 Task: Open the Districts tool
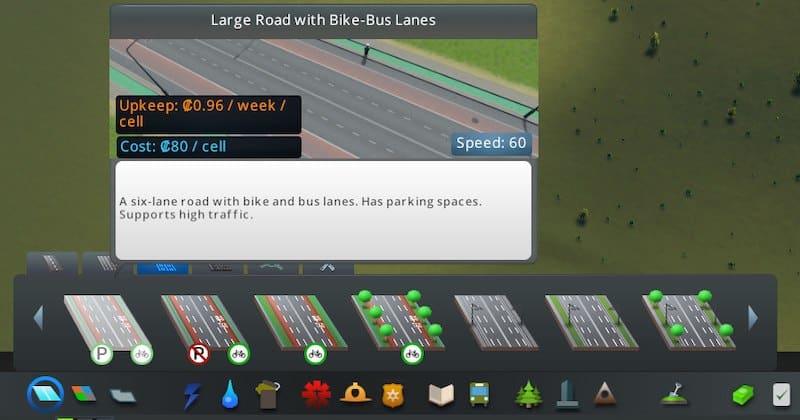123,394
